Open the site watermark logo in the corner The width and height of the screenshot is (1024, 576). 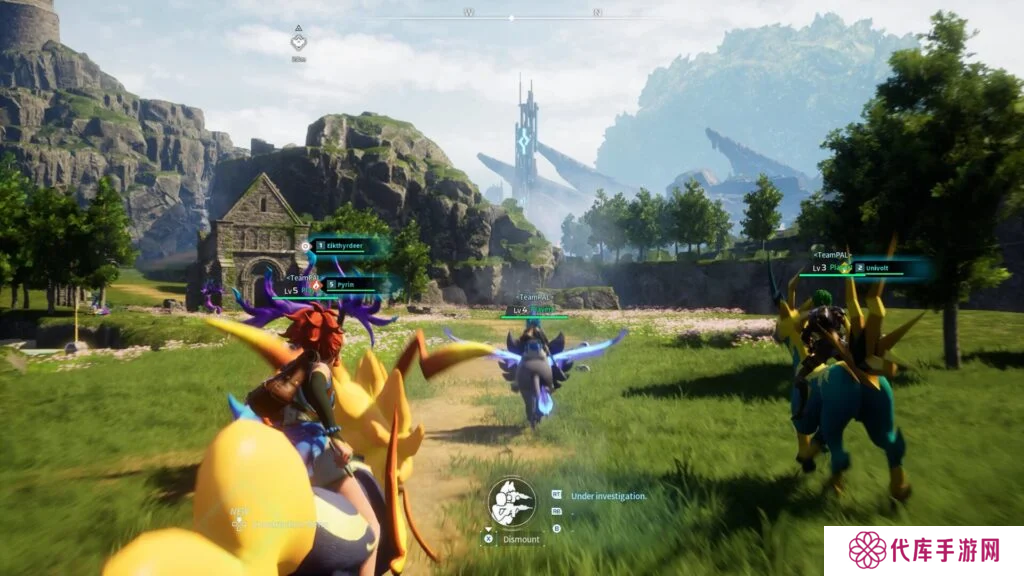click(x=923, y=551)
